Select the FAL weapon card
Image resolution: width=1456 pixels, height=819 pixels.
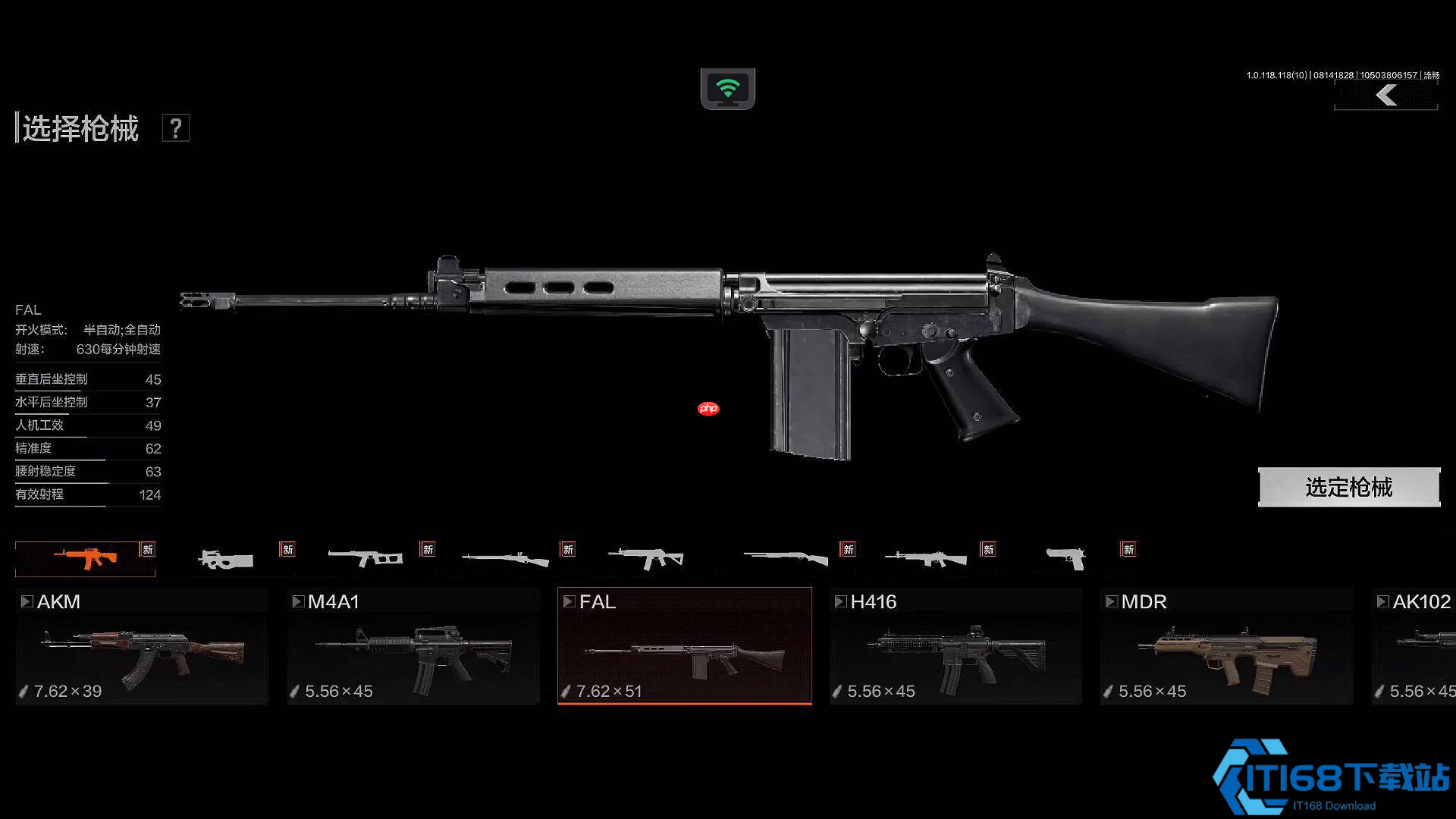click(684, 646)
